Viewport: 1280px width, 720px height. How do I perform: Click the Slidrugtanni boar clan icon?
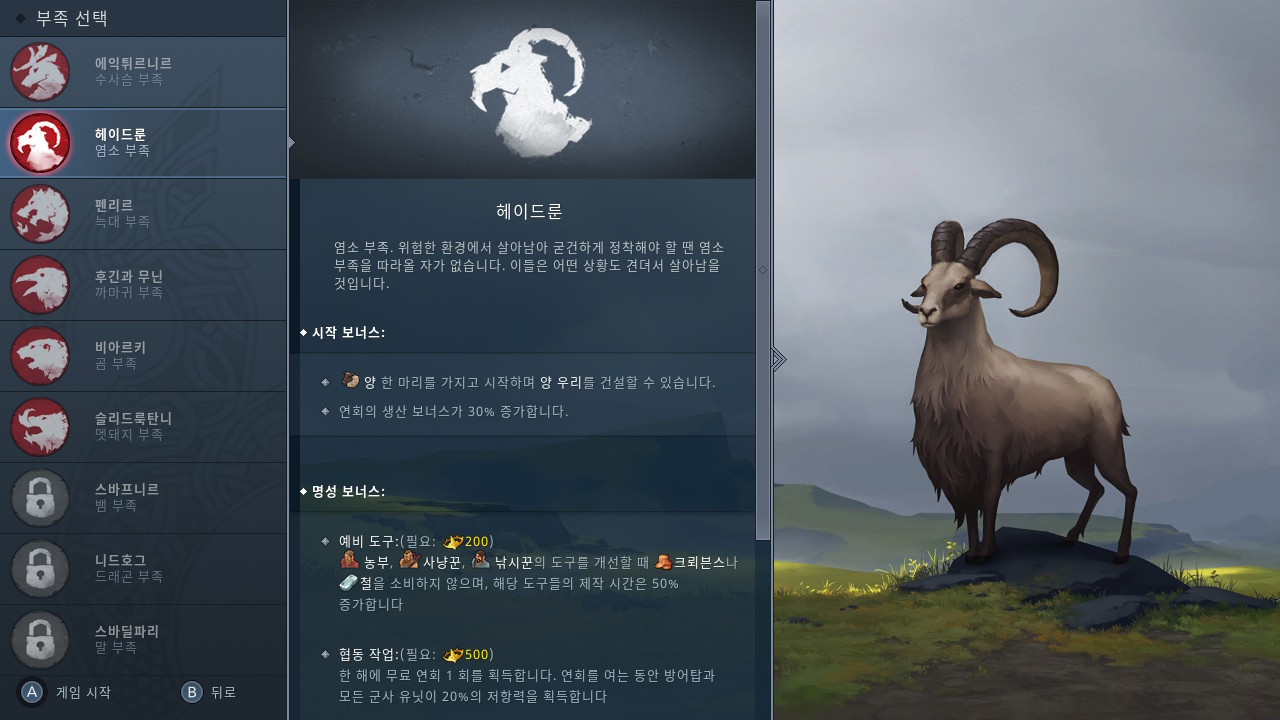coord(40,427)
